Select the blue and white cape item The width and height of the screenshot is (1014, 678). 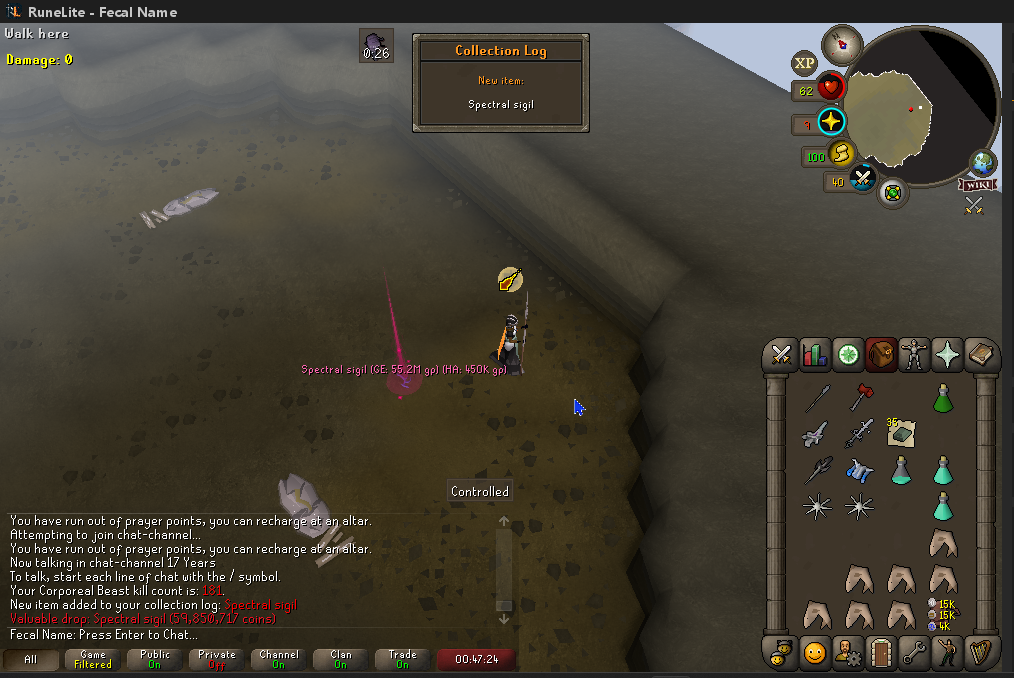[x=859, y=469]
